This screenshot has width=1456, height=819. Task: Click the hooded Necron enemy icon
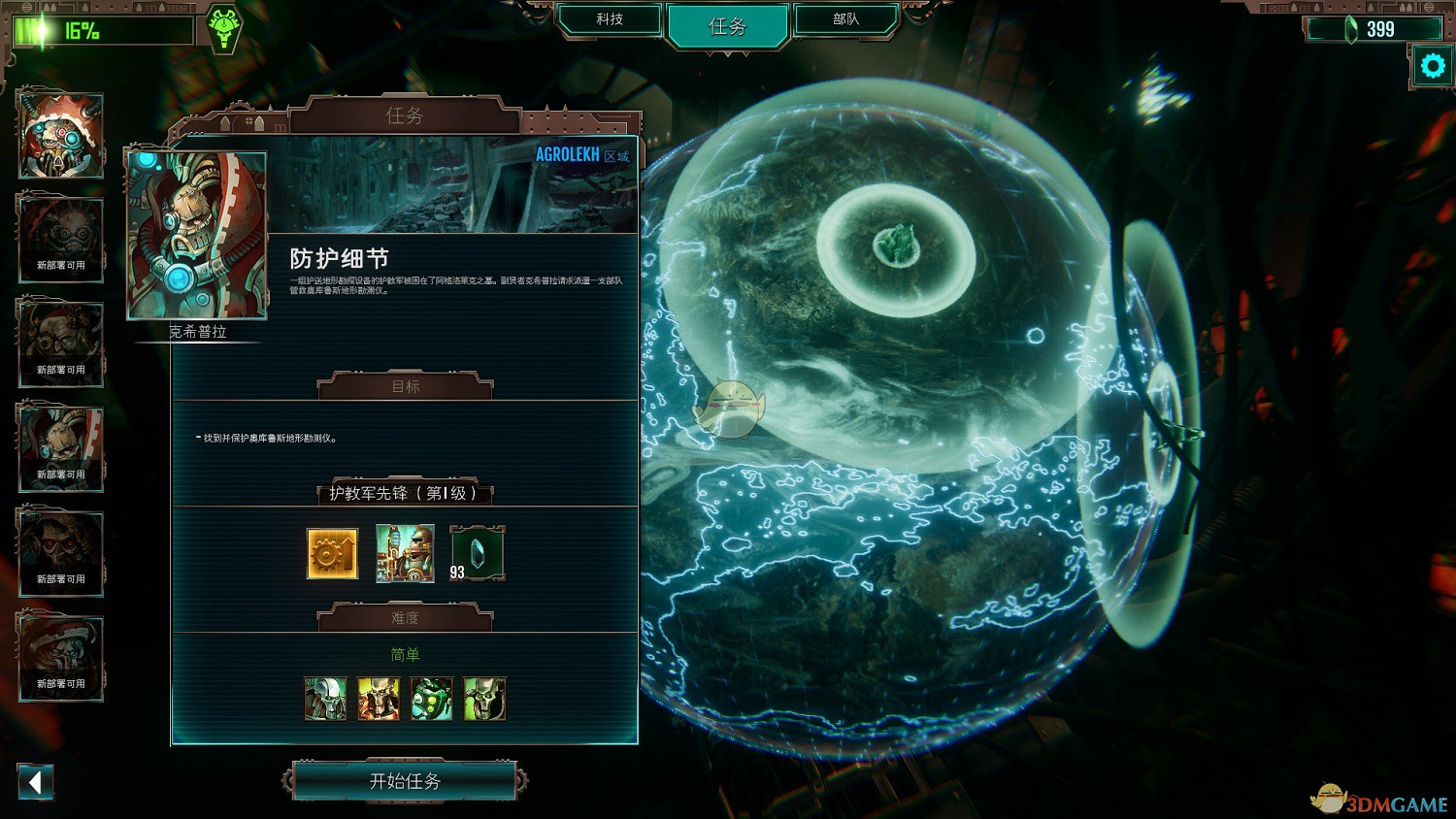483,698
